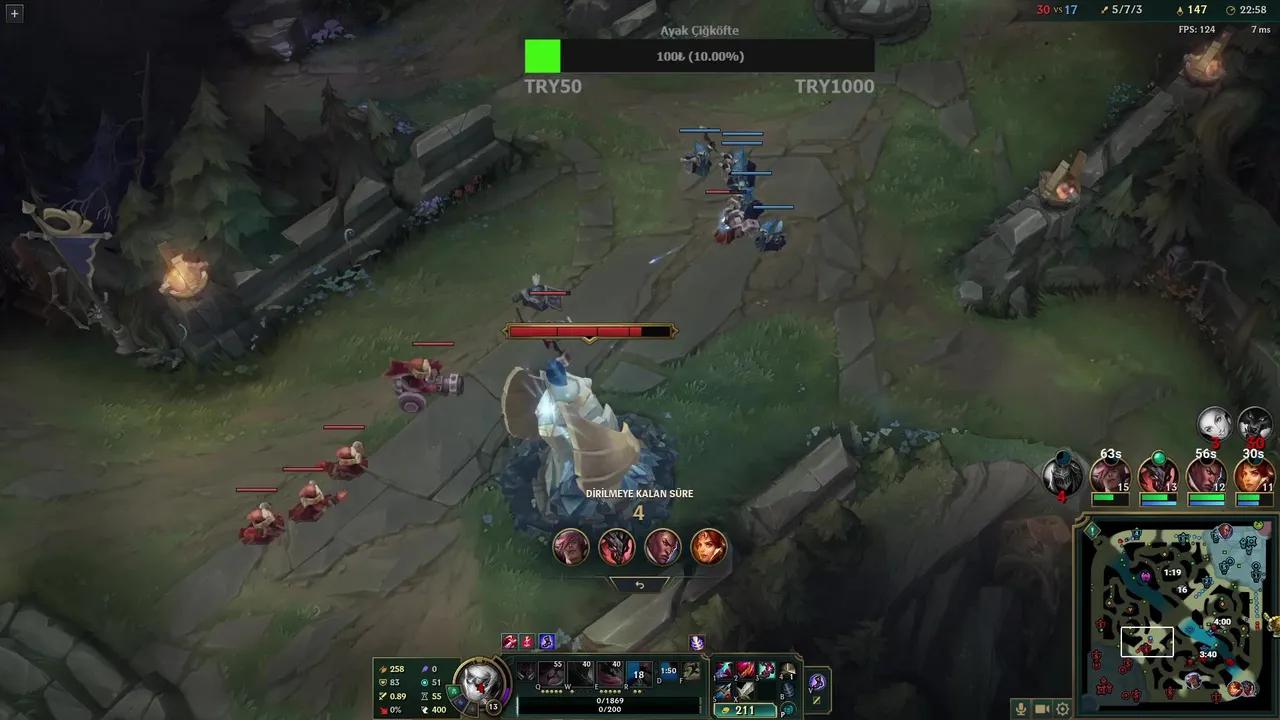Click the undo arrow under the kill icons
1280x720 pixels.
pos(640,585)
